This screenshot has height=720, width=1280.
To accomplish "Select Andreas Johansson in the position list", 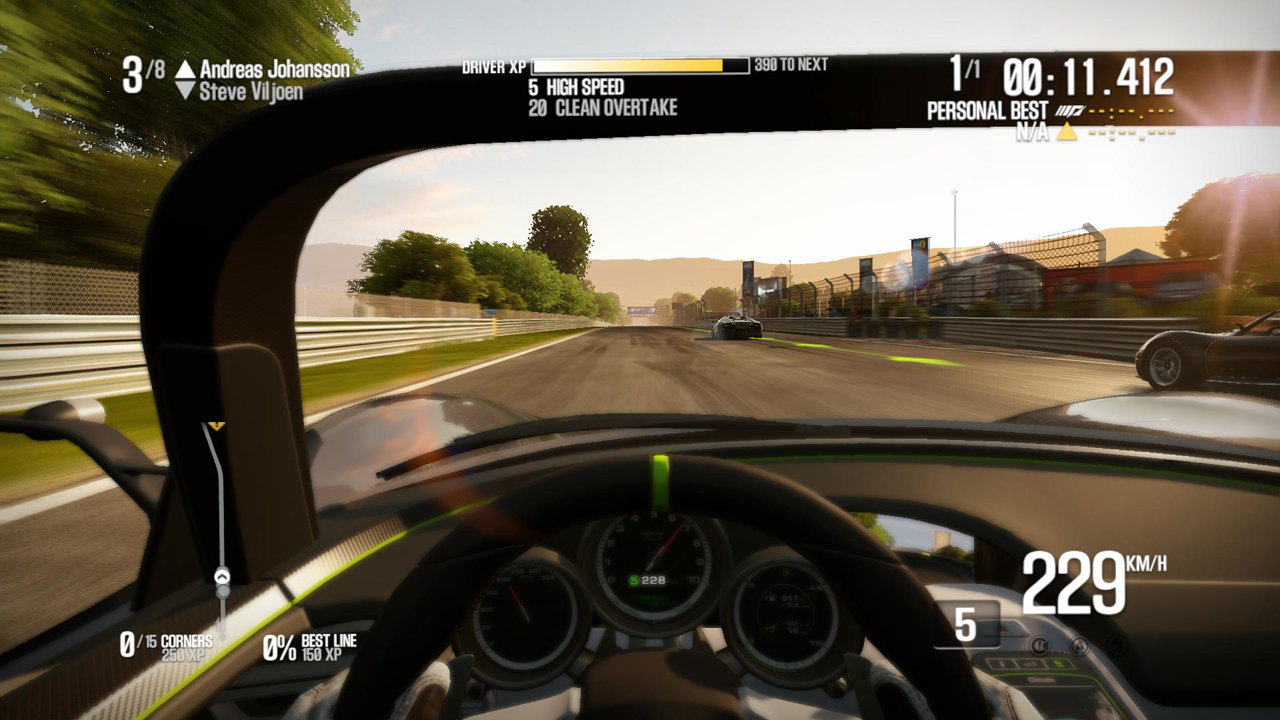I will point(274,69).
